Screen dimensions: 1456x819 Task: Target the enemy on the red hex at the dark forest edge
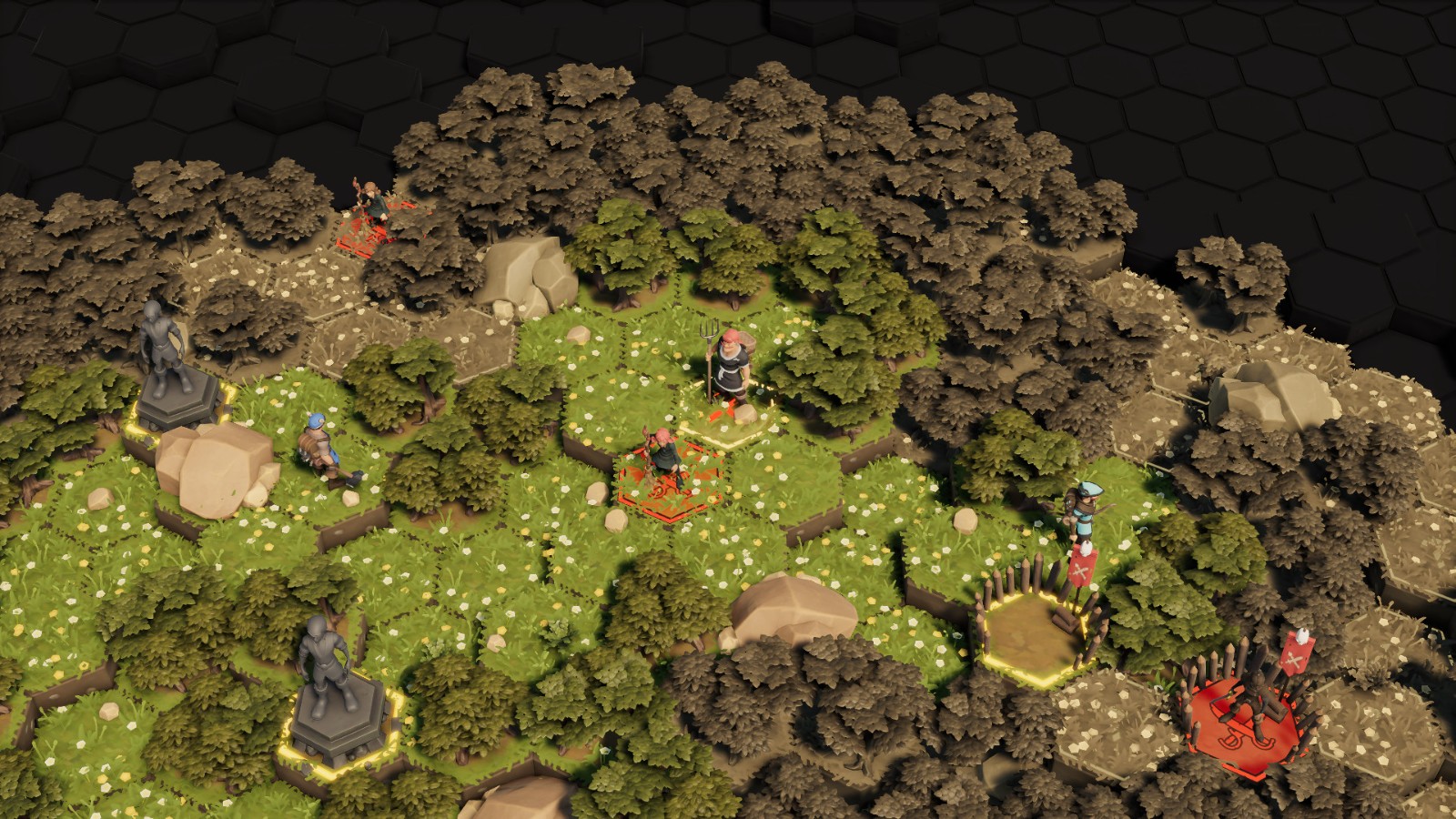point(371,210)
